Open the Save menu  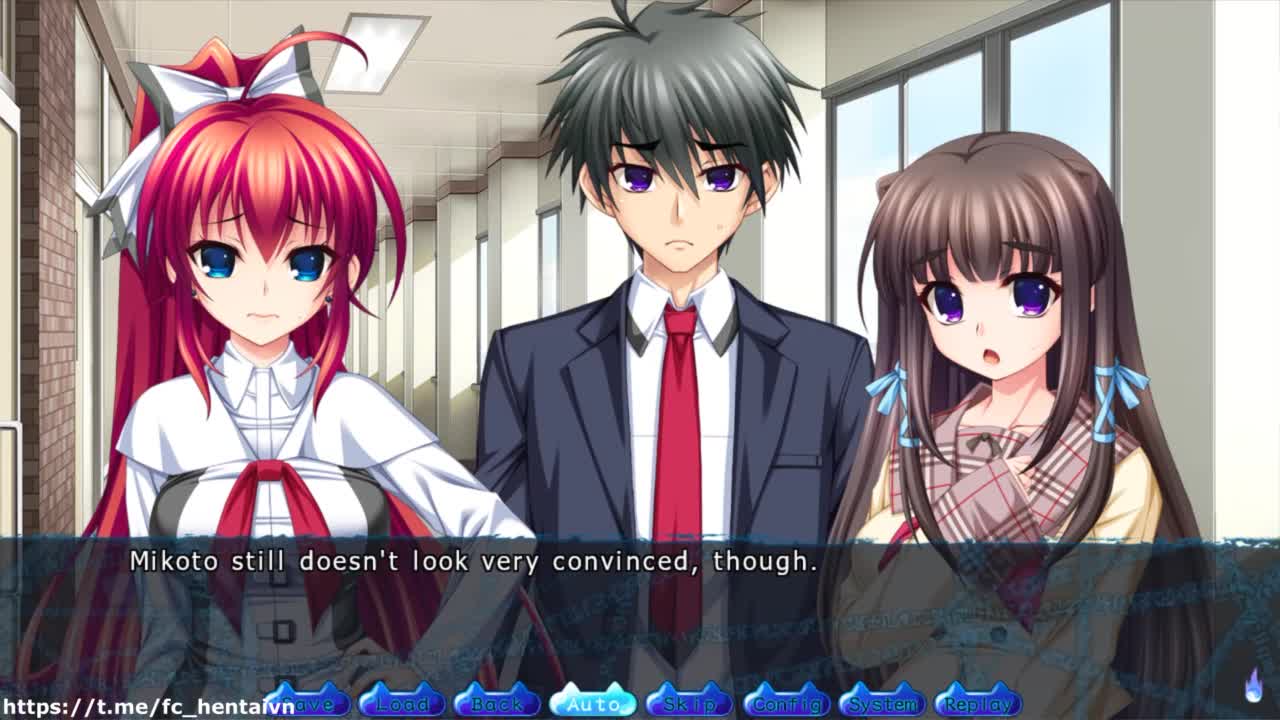coord(310,703)
